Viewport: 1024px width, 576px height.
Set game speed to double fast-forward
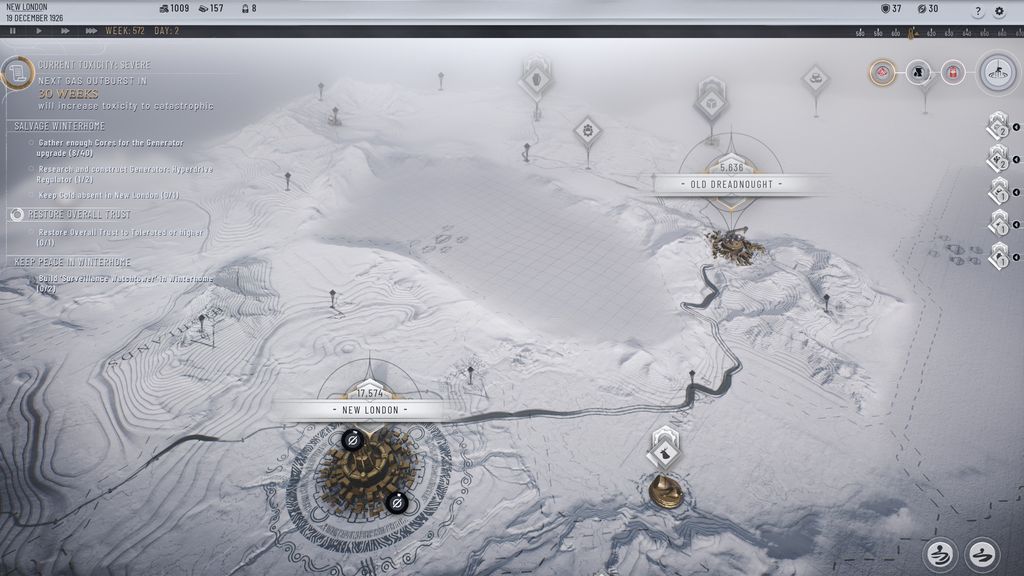pos(65,31)
